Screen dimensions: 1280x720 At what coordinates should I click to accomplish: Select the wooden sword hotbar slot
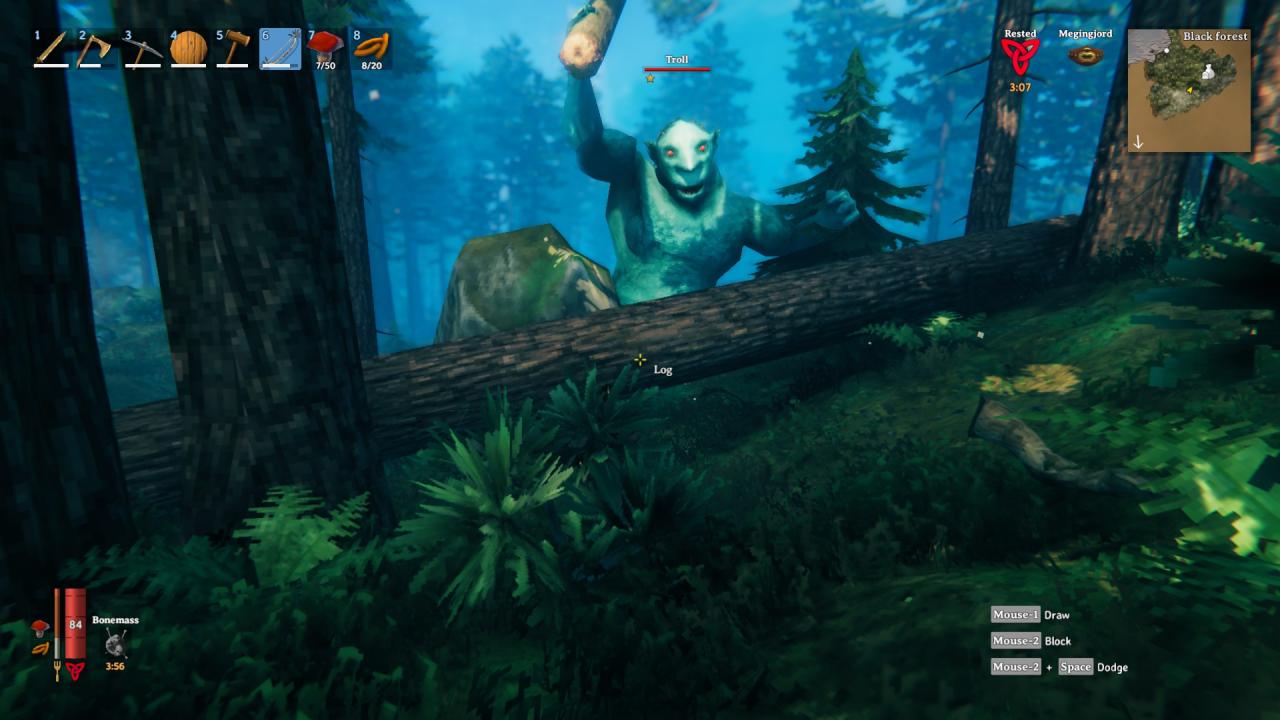tap(50, 49)
